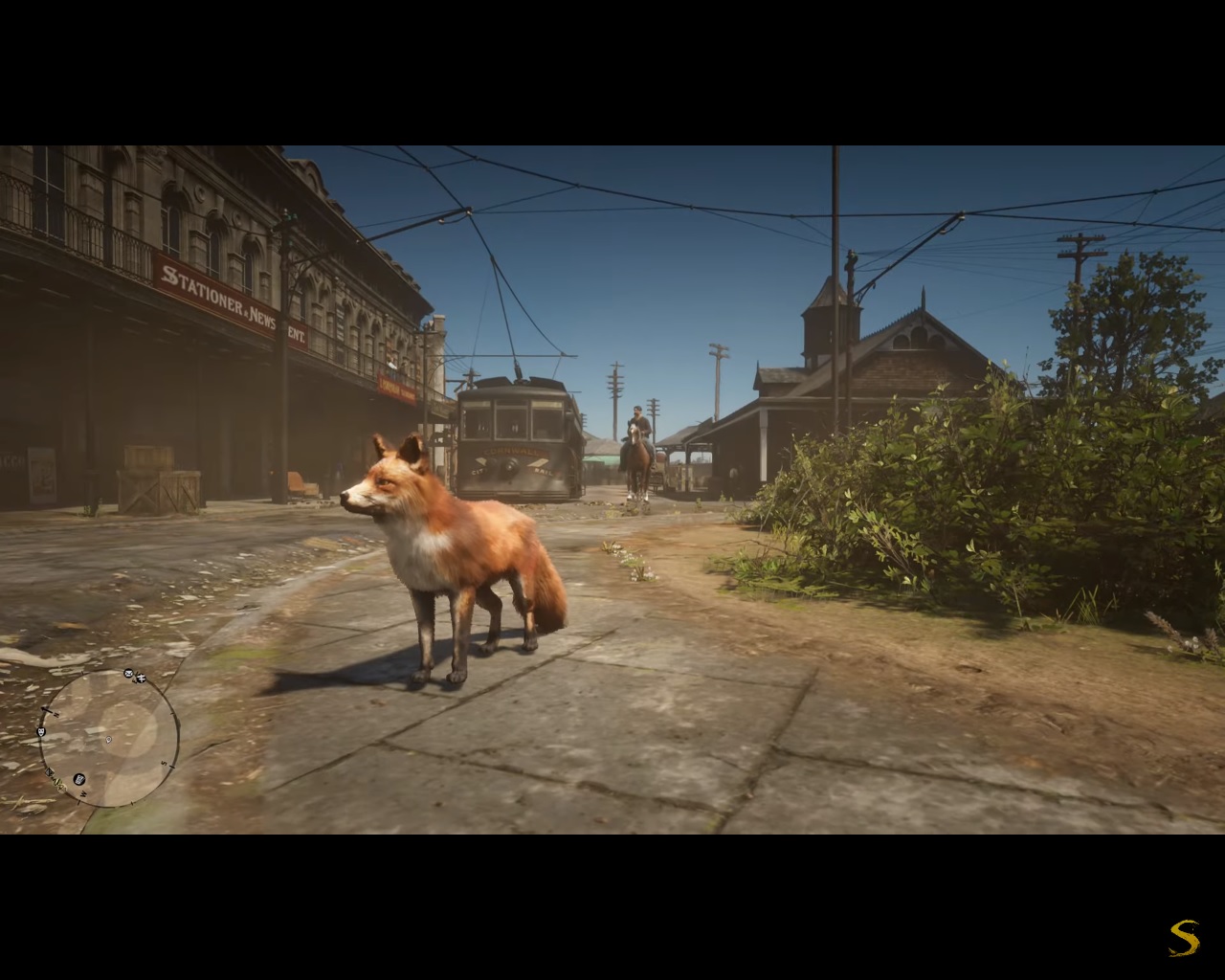Click the player position marker on minimap
This screenshot has height=980, width=1225.
(108, 739)
